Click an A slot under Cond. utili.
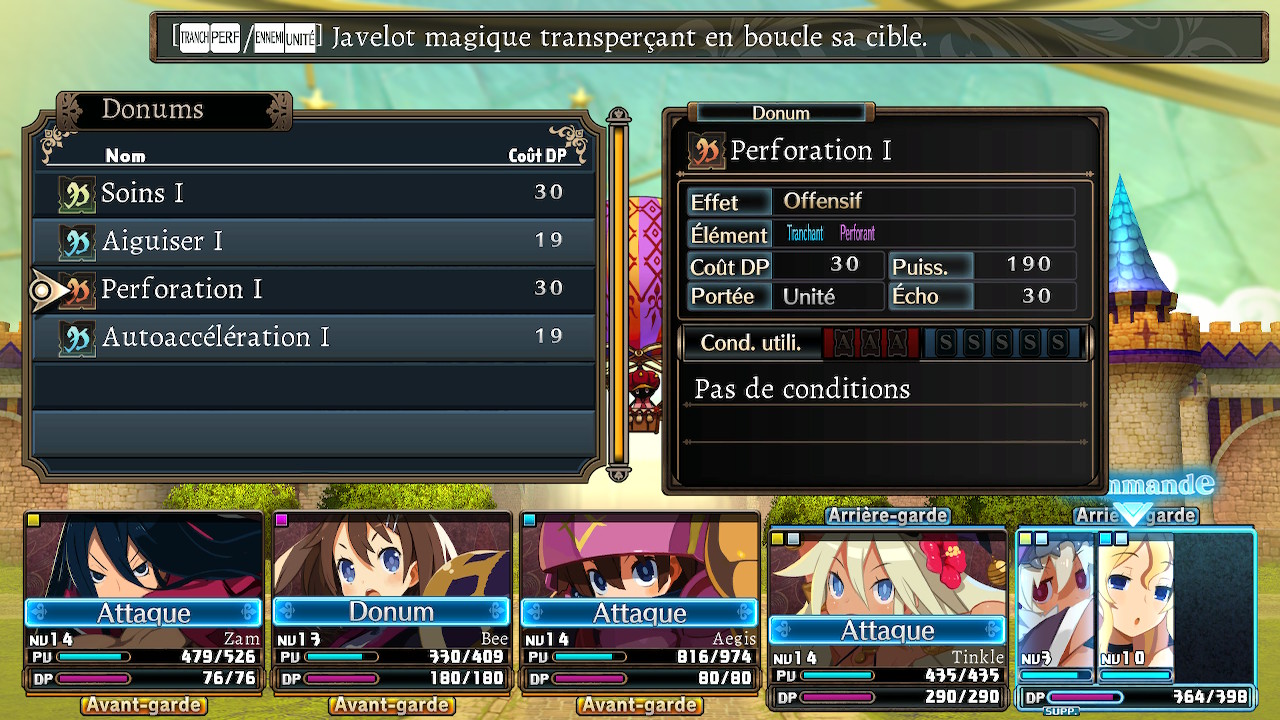The image size is (1280, 720). pos(846,342)
